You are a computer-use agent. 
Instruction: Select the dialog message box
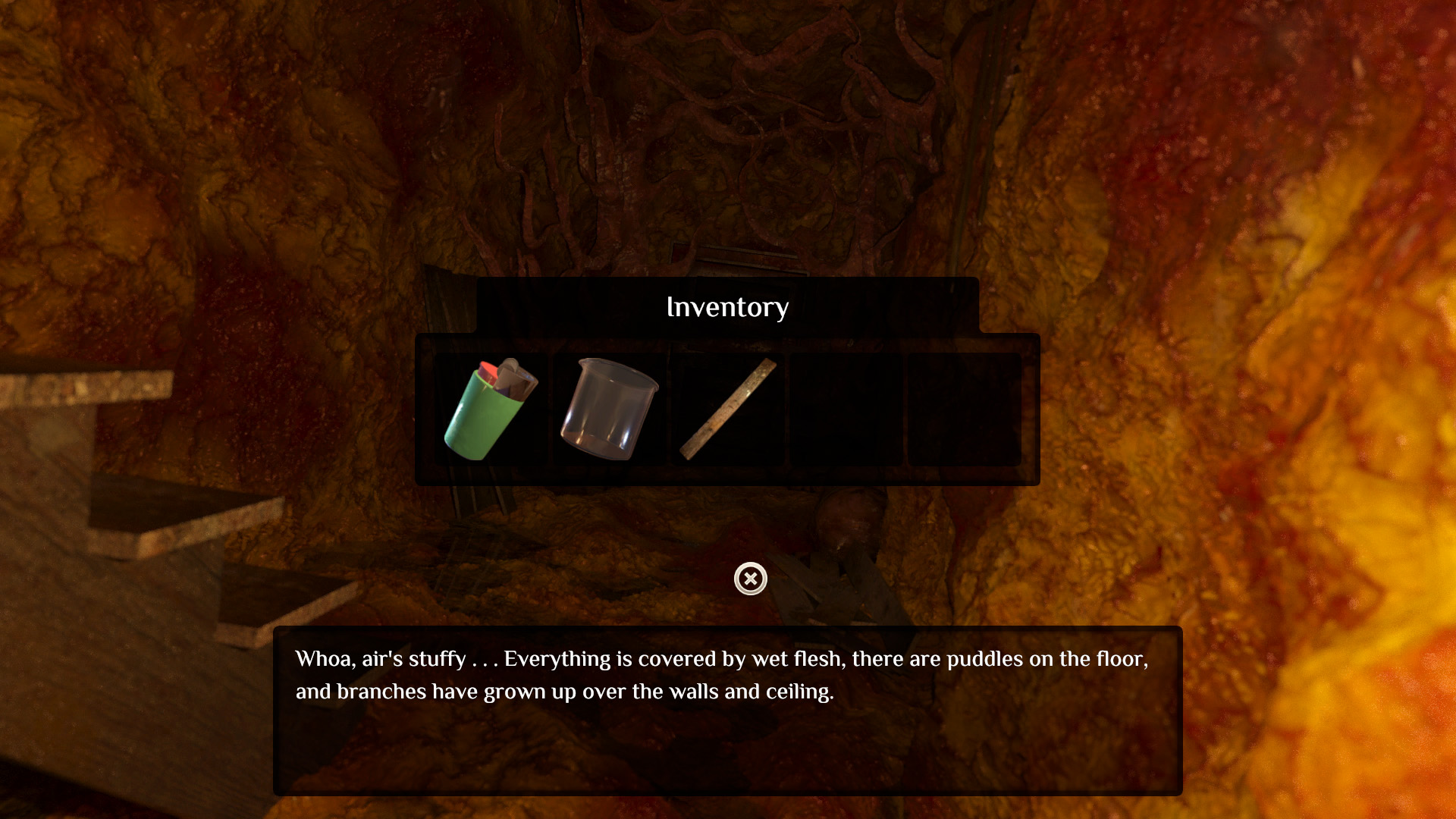point(726,713)
